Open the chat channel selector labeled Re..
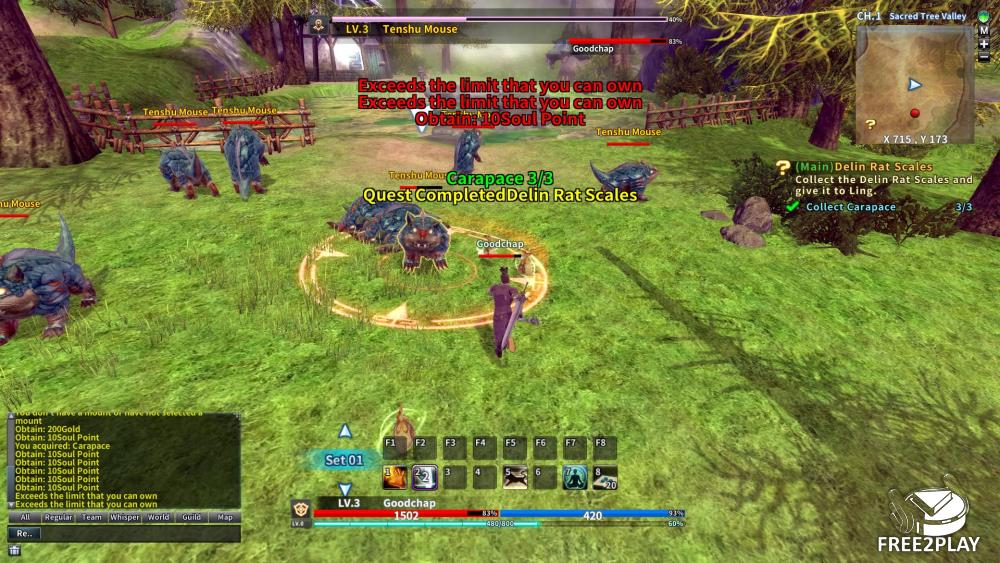 25,534
